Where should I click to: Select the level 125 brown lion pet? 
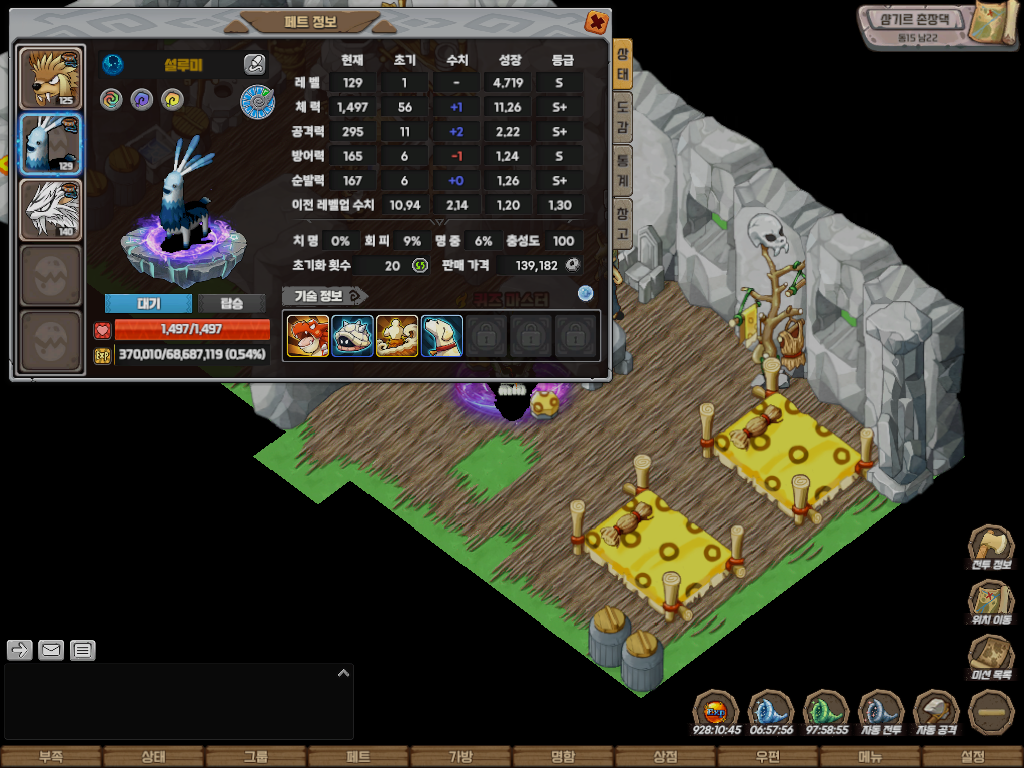51,78
